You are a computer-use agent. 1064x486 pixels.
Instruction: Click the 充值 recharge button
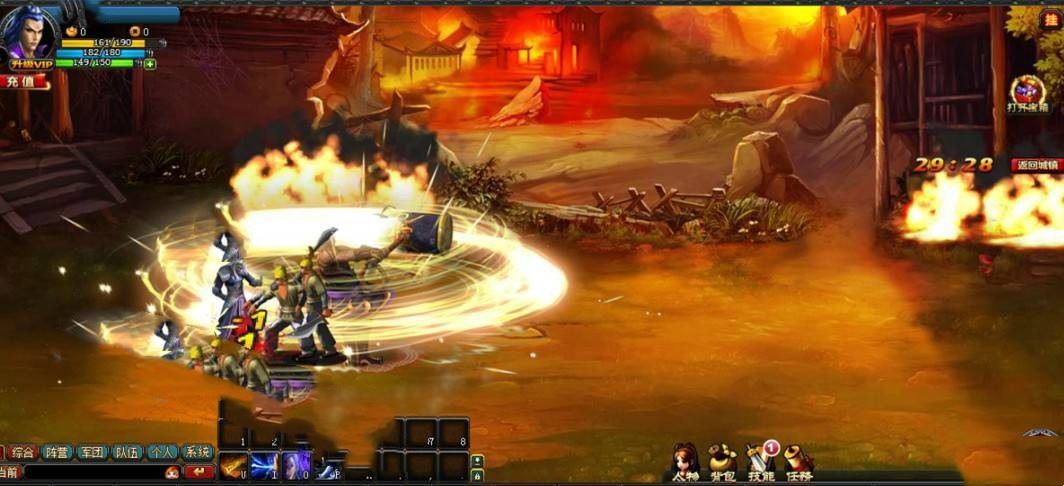click(x=24, y=82)
